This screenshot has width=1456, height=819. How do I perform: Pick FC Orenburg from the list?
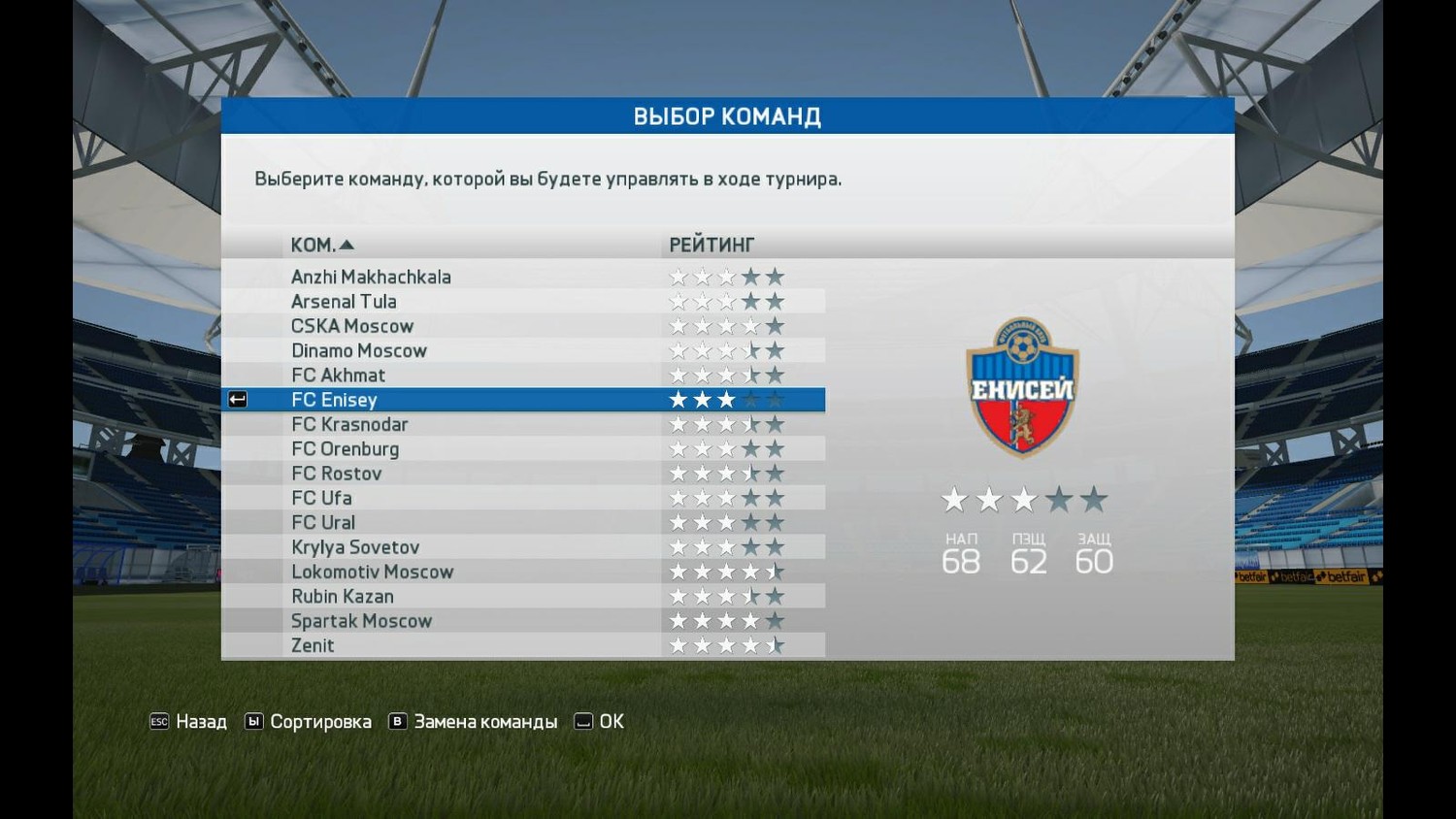(345, 449)
